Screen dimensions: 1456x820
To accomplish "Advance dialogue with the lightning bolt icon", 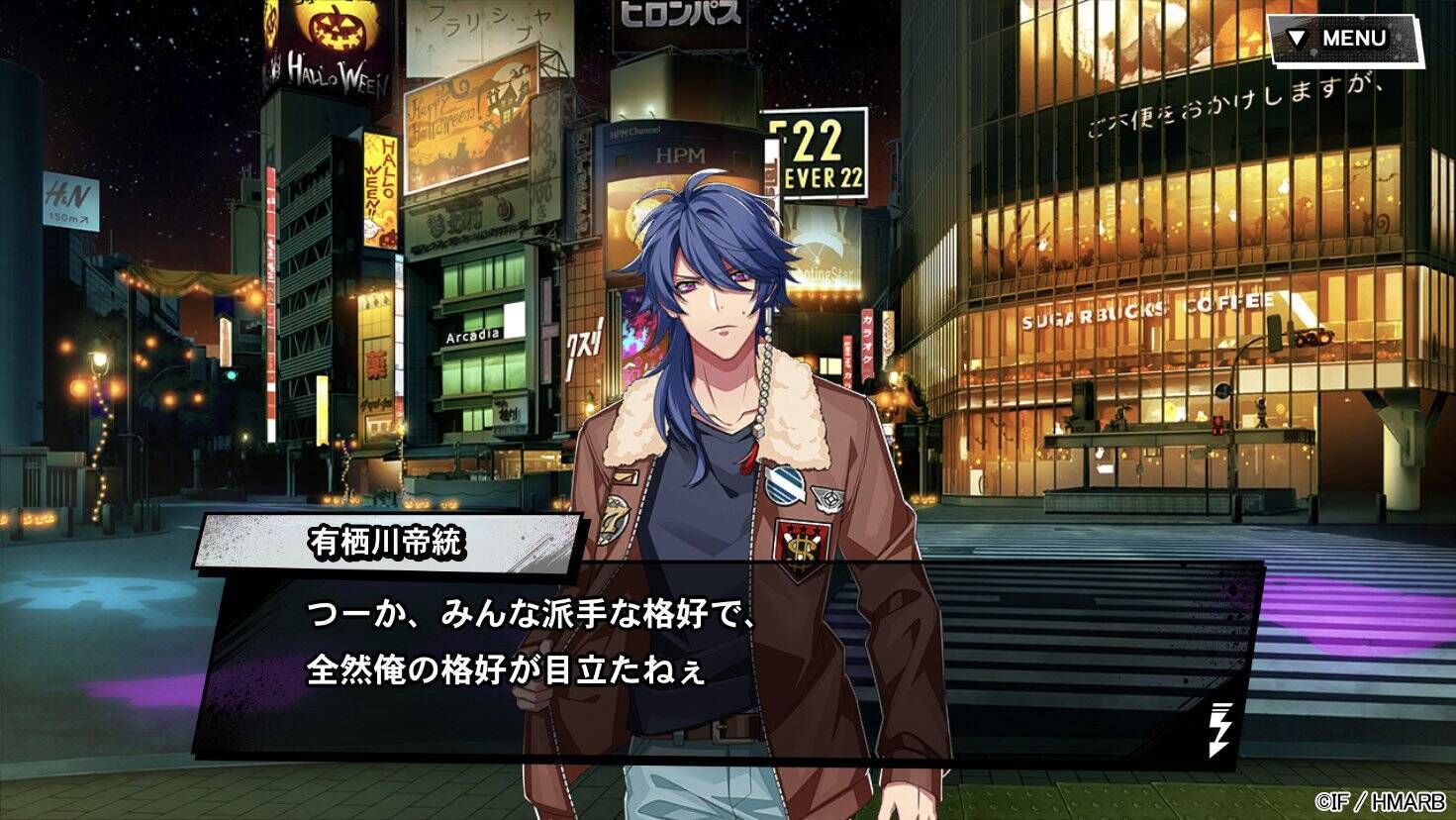I will pos(1221,728).
